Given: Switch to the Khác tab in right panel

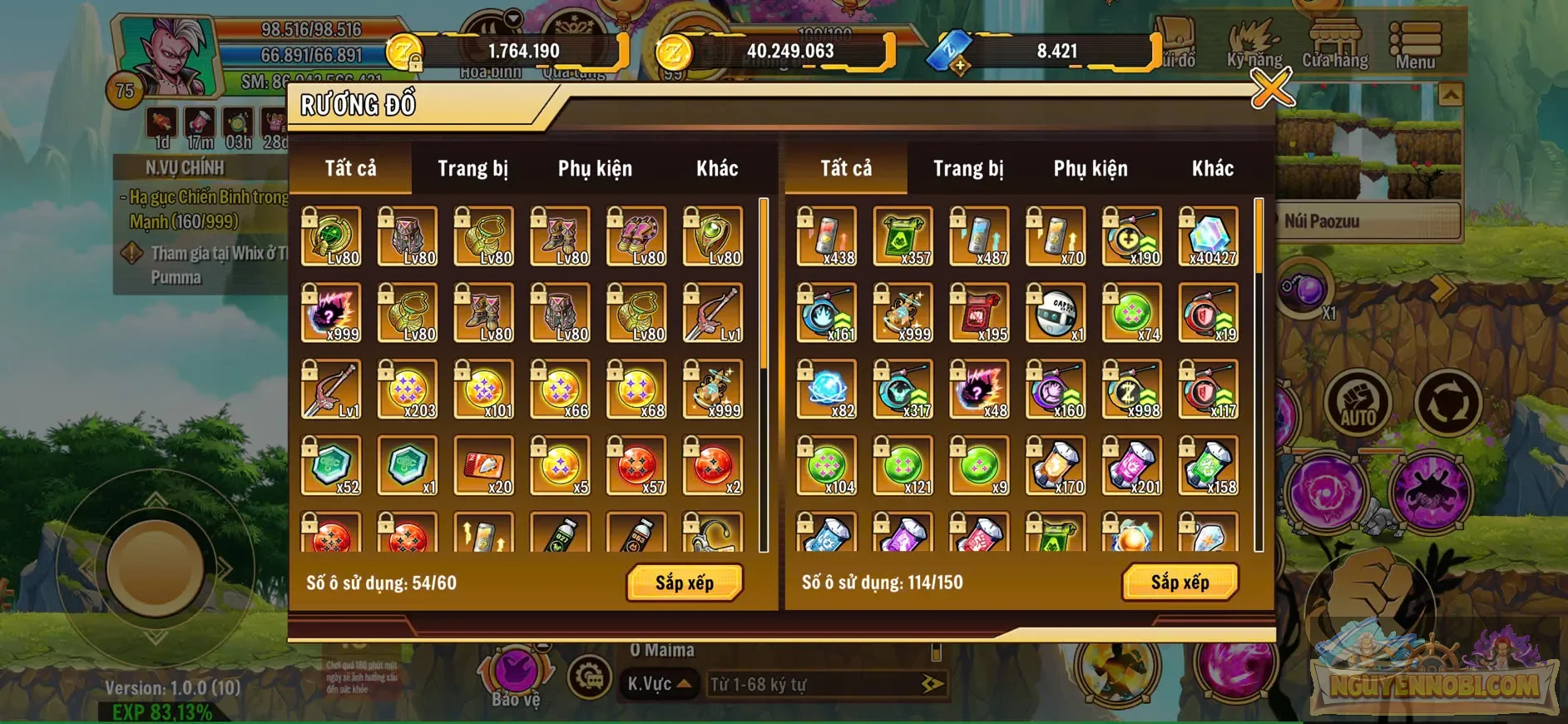Looking at the screenshot, I should [x=1214, y=167].
